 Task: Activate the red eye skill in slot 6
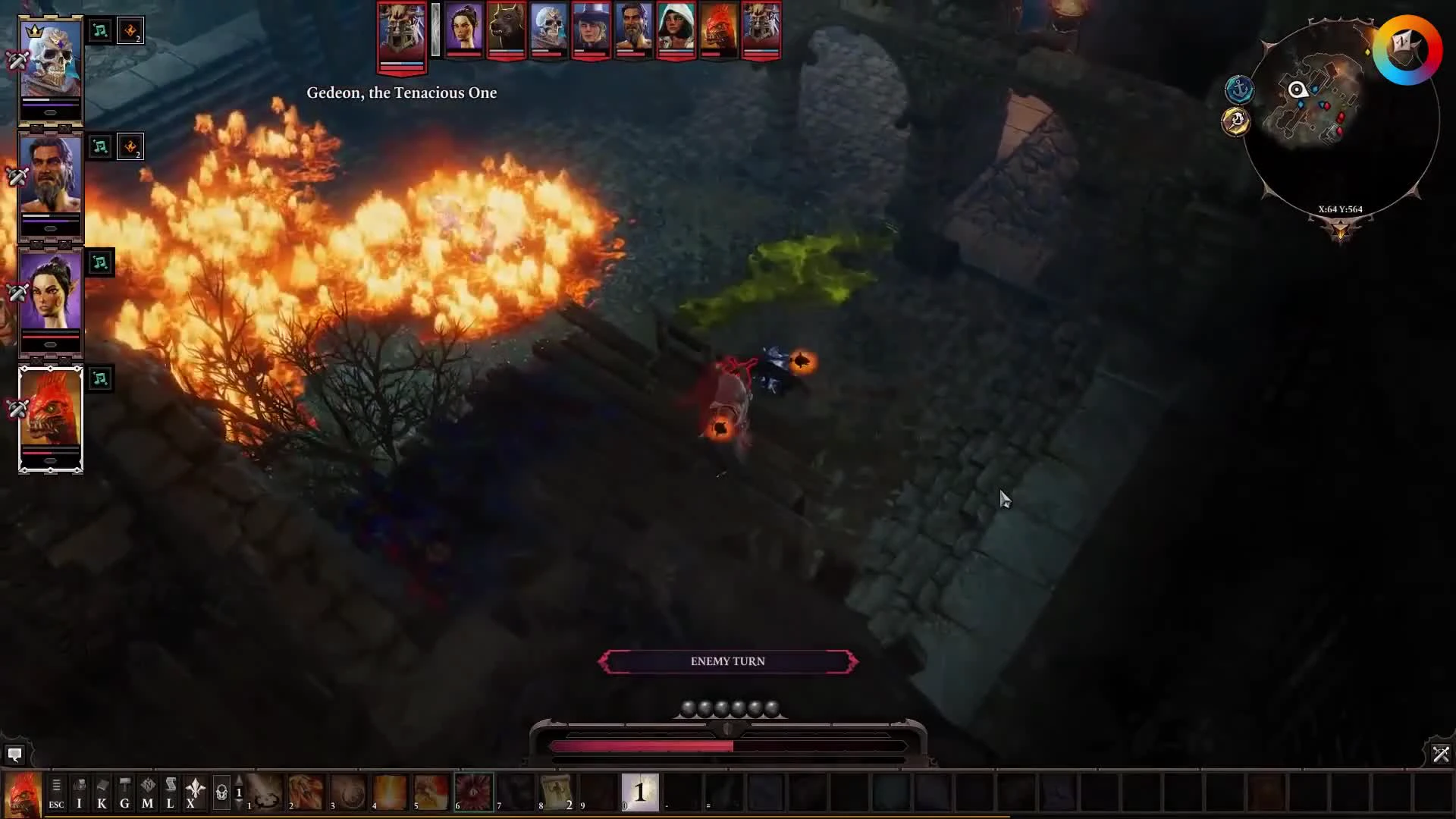(x=474, y=792)
